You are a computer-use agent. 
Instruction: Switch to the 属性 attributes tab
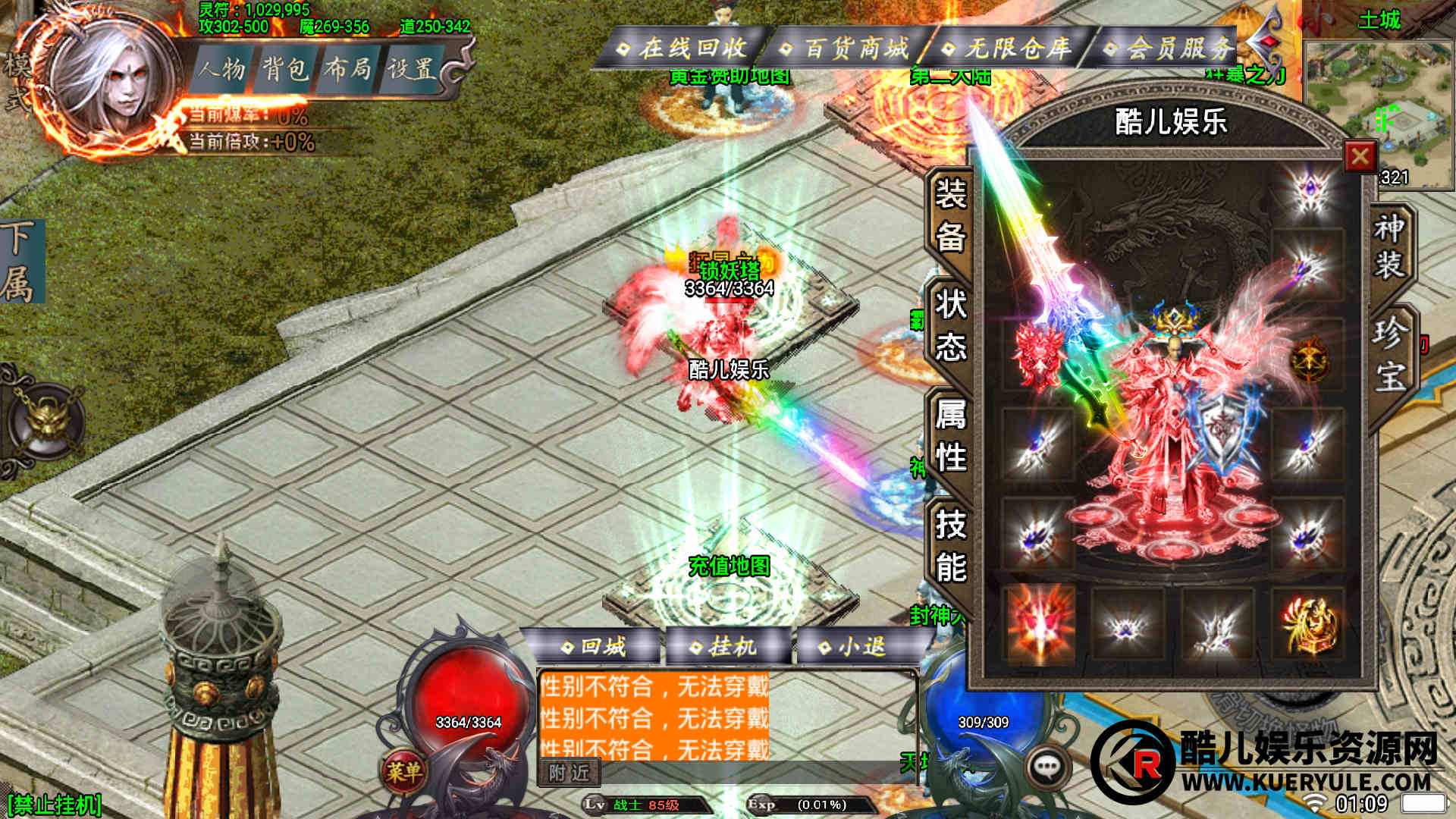[x=950, y=436]
